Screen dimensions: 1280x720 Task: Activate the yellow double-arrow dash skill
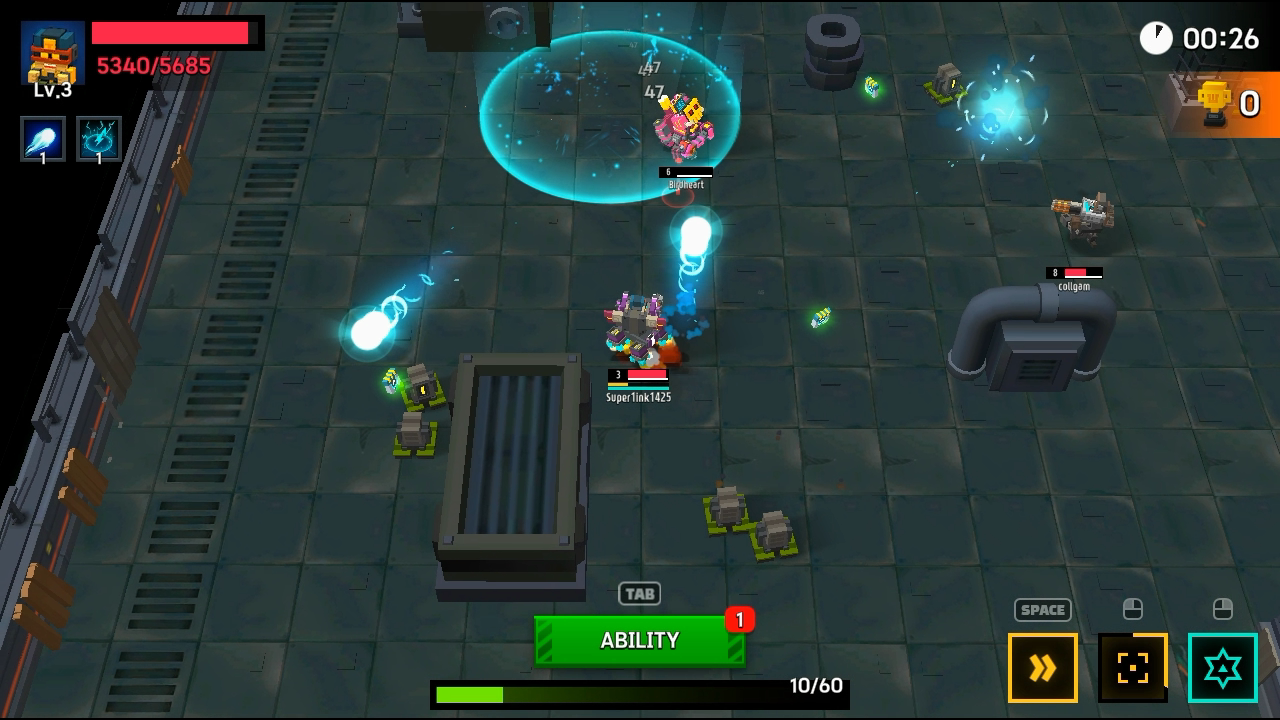1042,668
